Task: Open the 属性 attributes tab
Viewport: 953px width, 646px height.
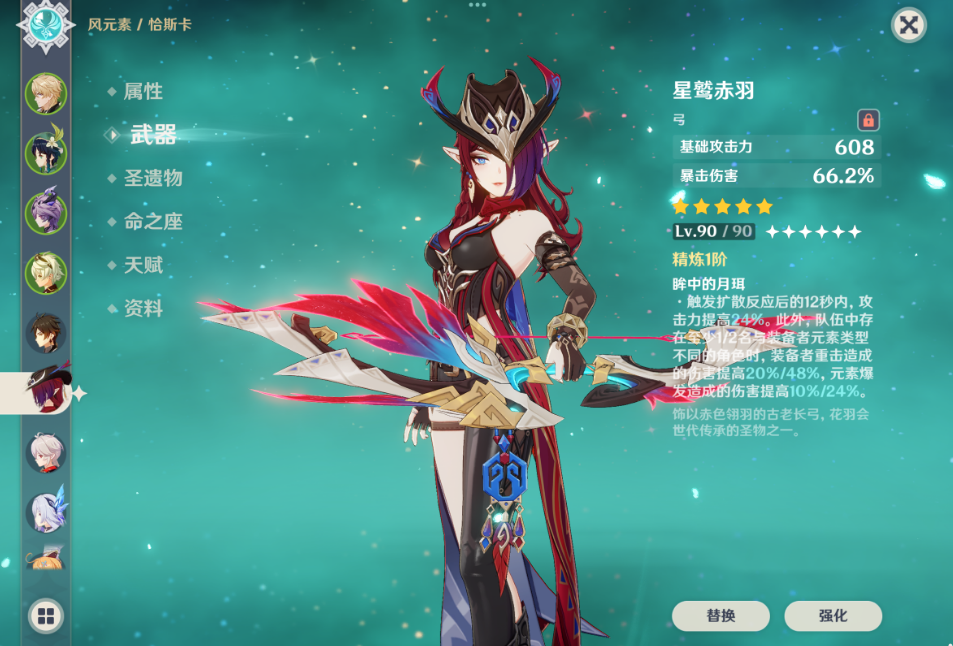Action: [143, 91]
